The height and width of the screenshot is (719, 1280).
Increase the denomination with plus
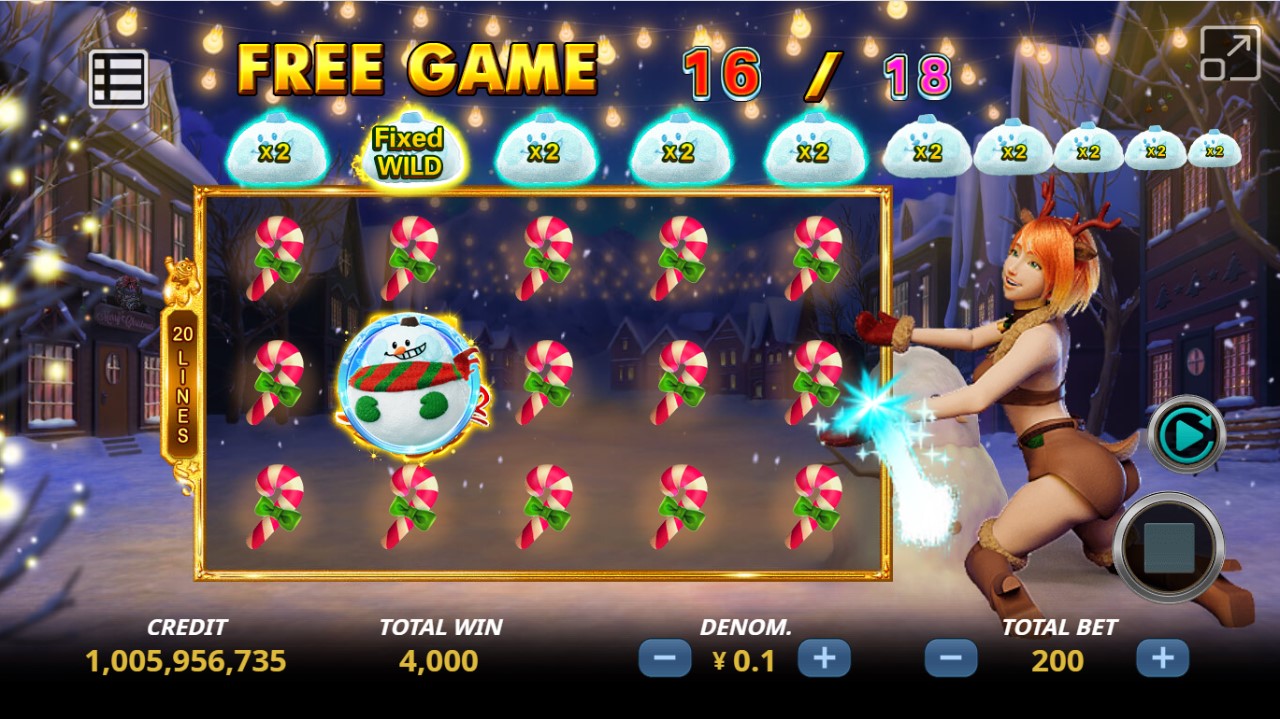tap(824, 659)
